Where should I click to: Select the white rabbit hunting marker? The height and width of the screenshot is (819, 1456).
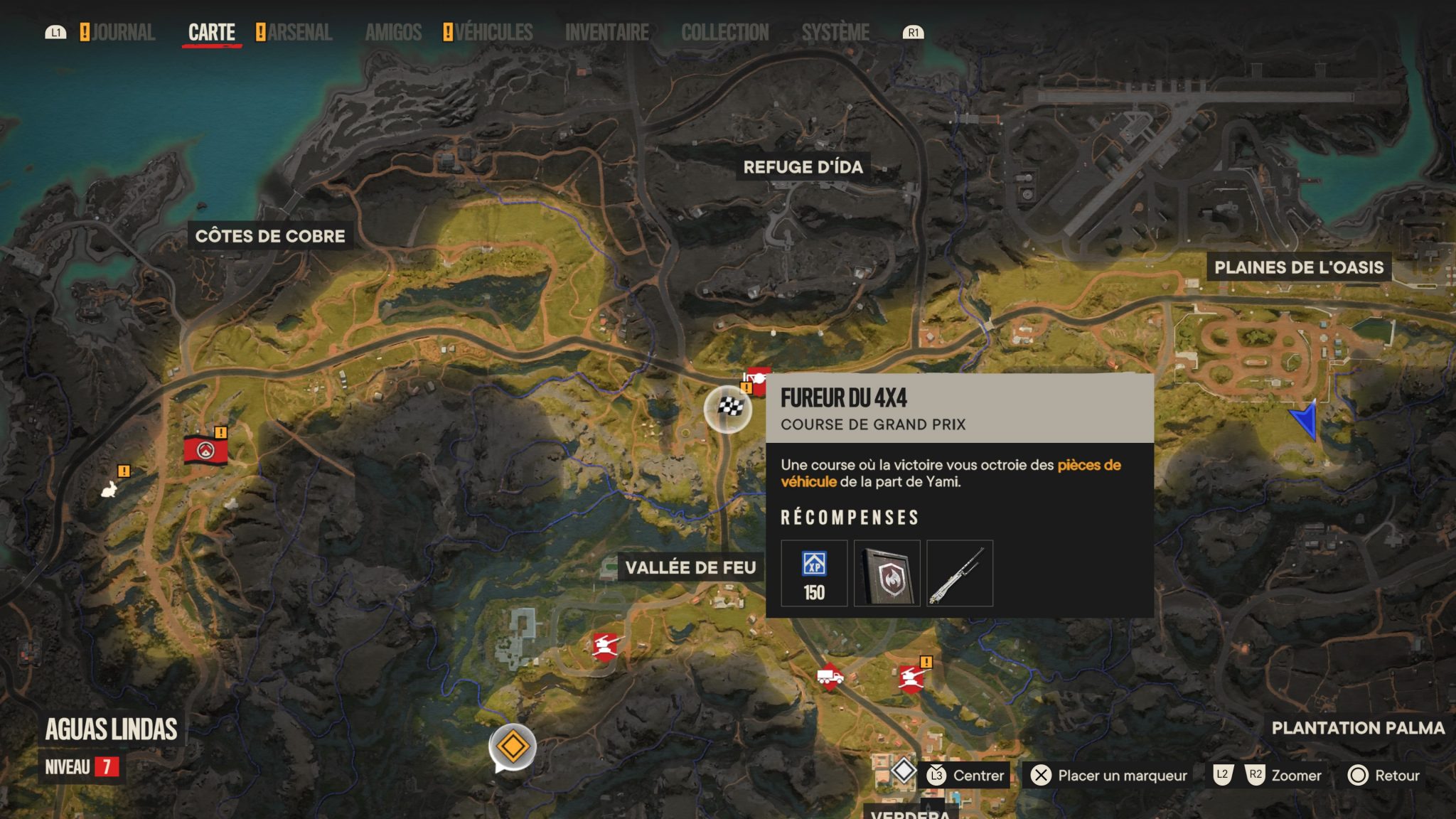click(x=109, y=489)
